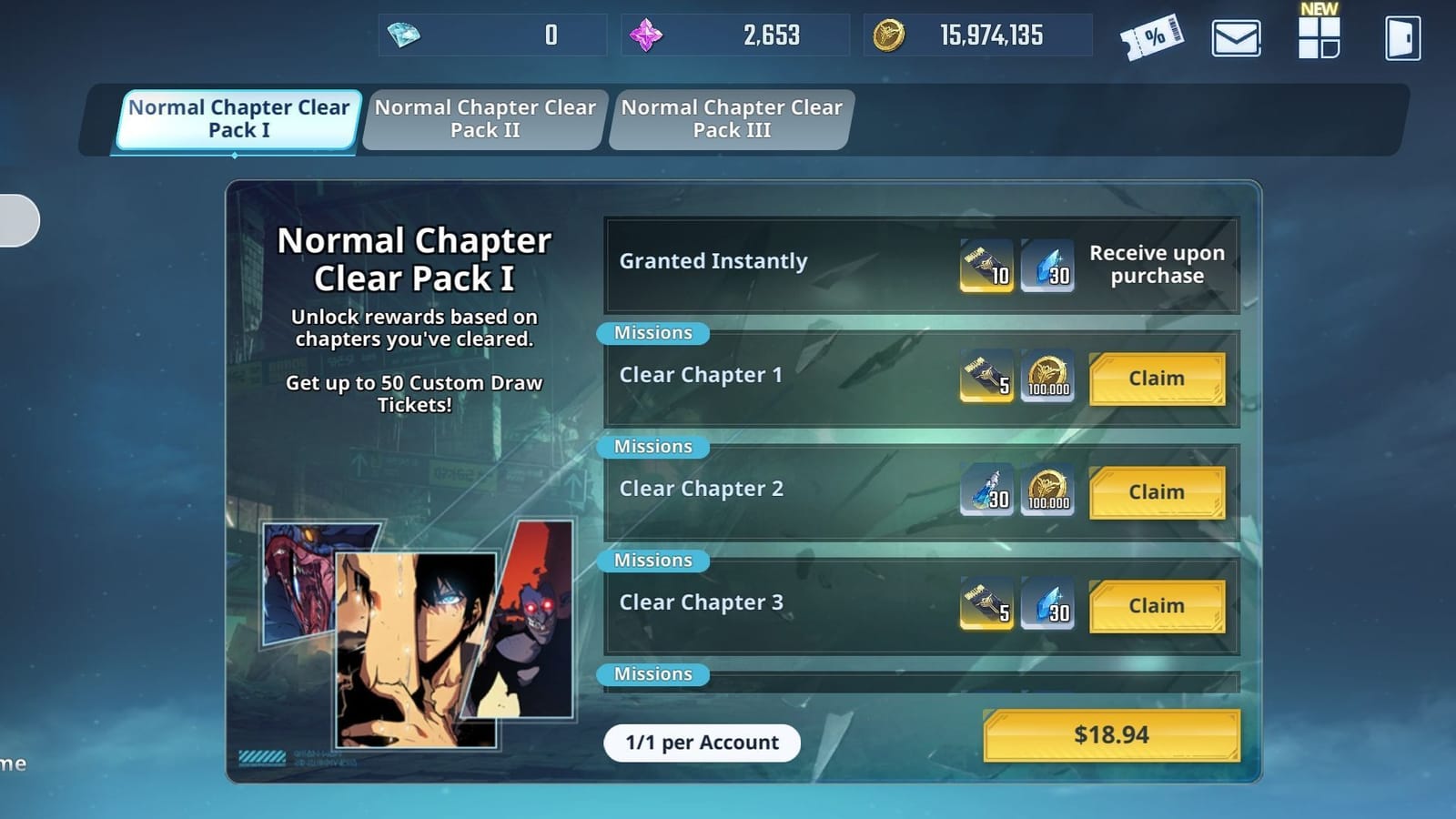Claim the Clear Chapter 2 mission reward
1456x819 pixels.
tap(1157, 492)
